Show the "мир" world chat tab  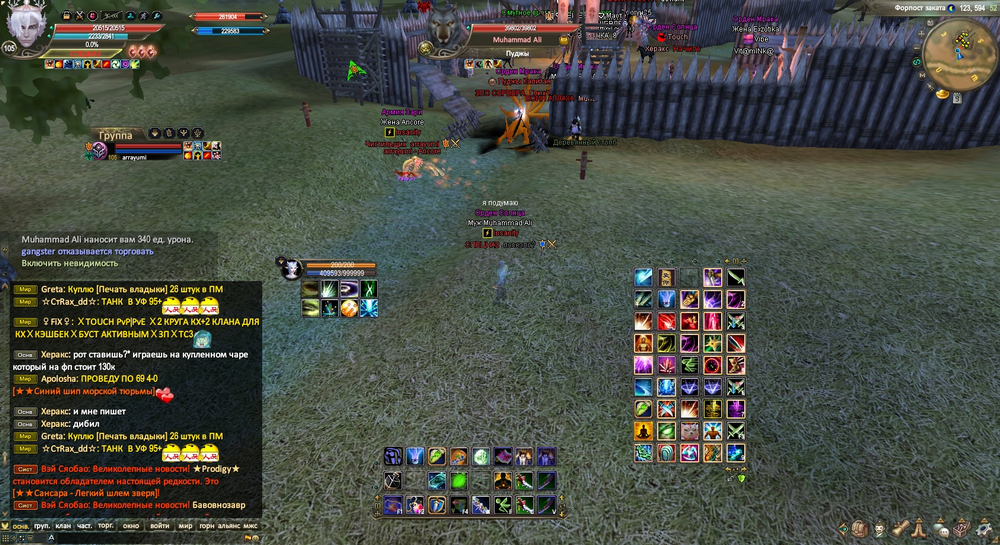click(185, 524)
